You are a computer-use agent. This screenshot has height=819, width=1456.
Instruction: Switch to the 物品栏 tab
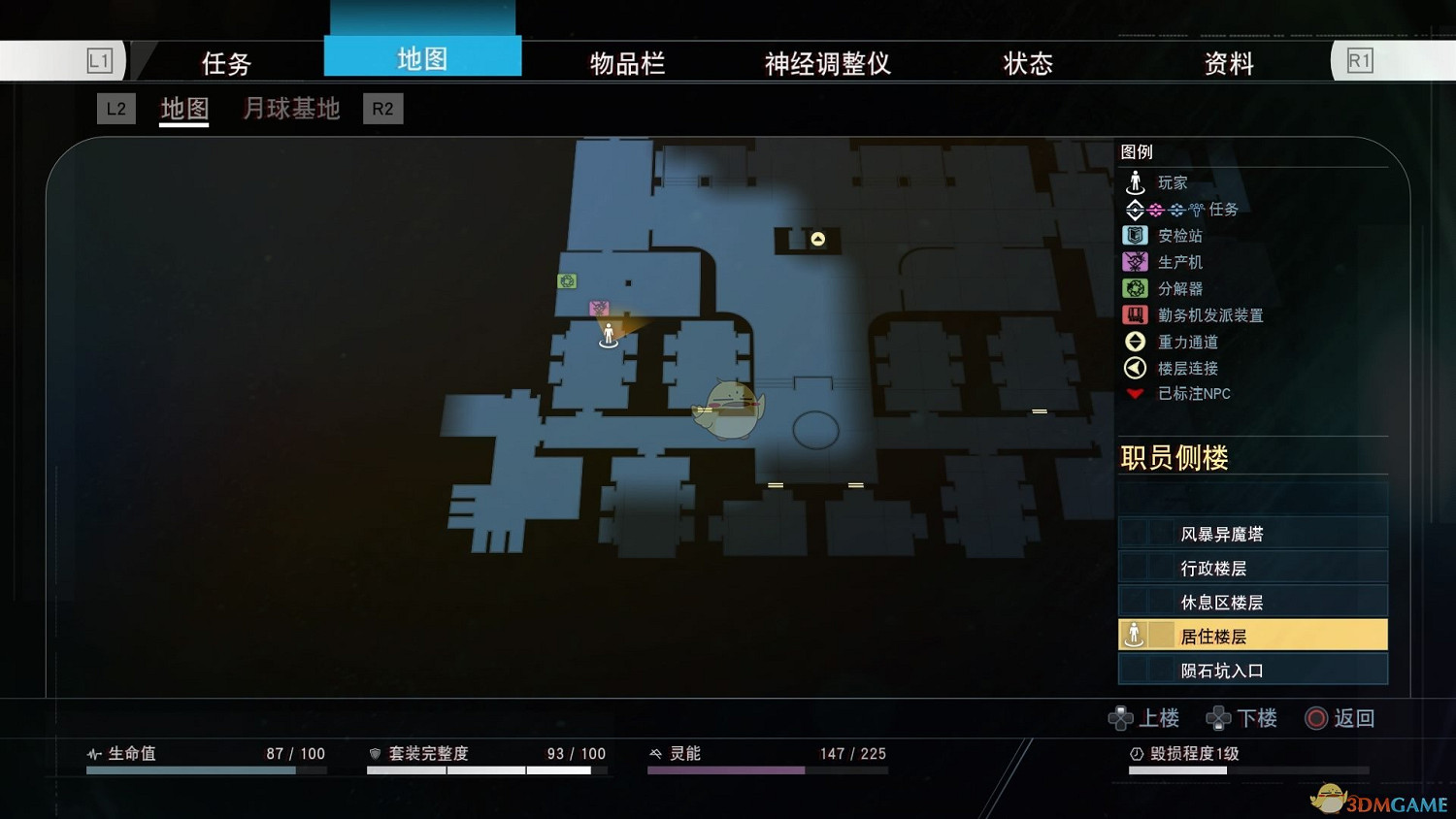click(626, 62)
